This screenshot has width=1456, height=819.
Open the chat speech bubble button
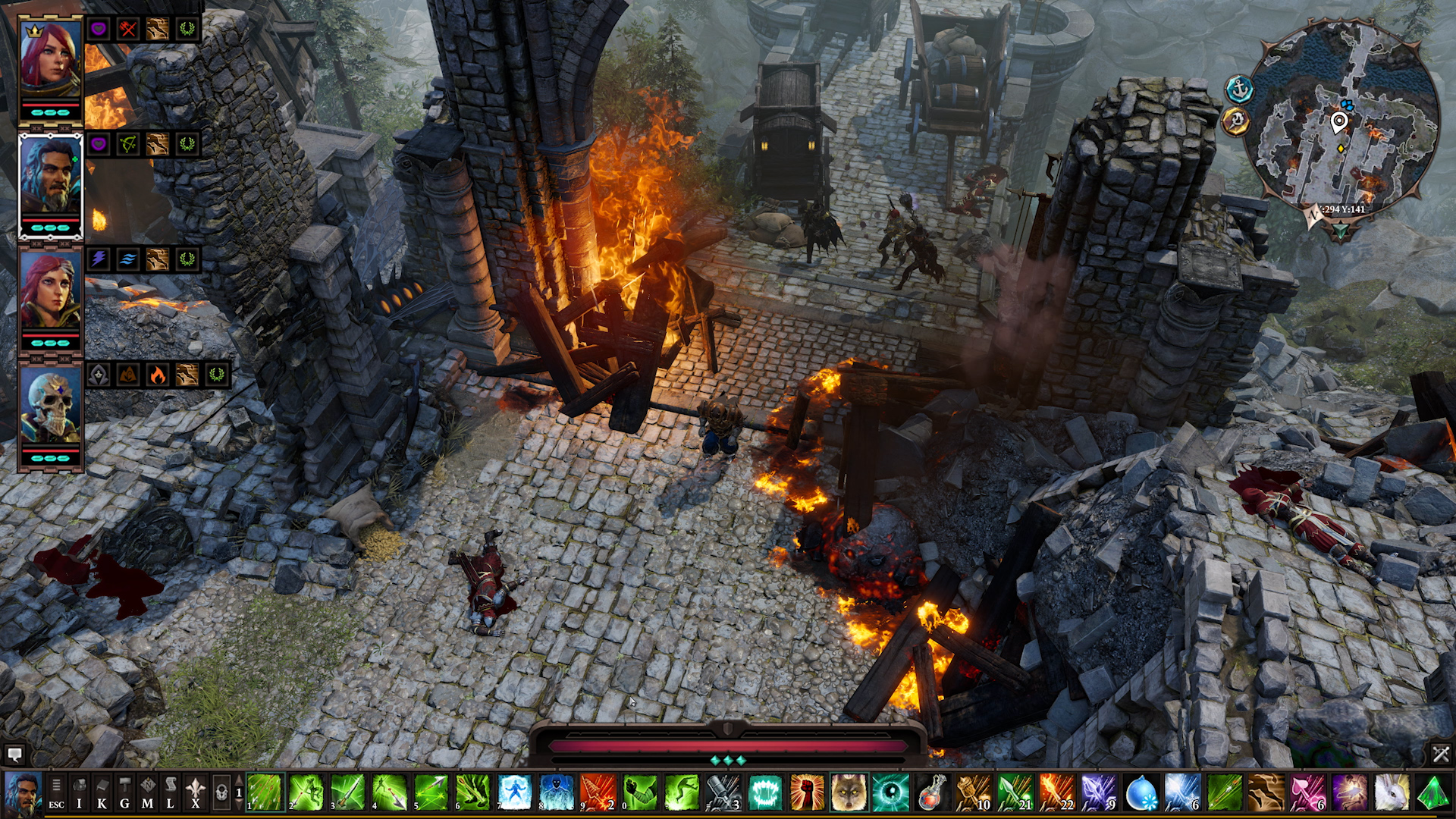(14, 754)
